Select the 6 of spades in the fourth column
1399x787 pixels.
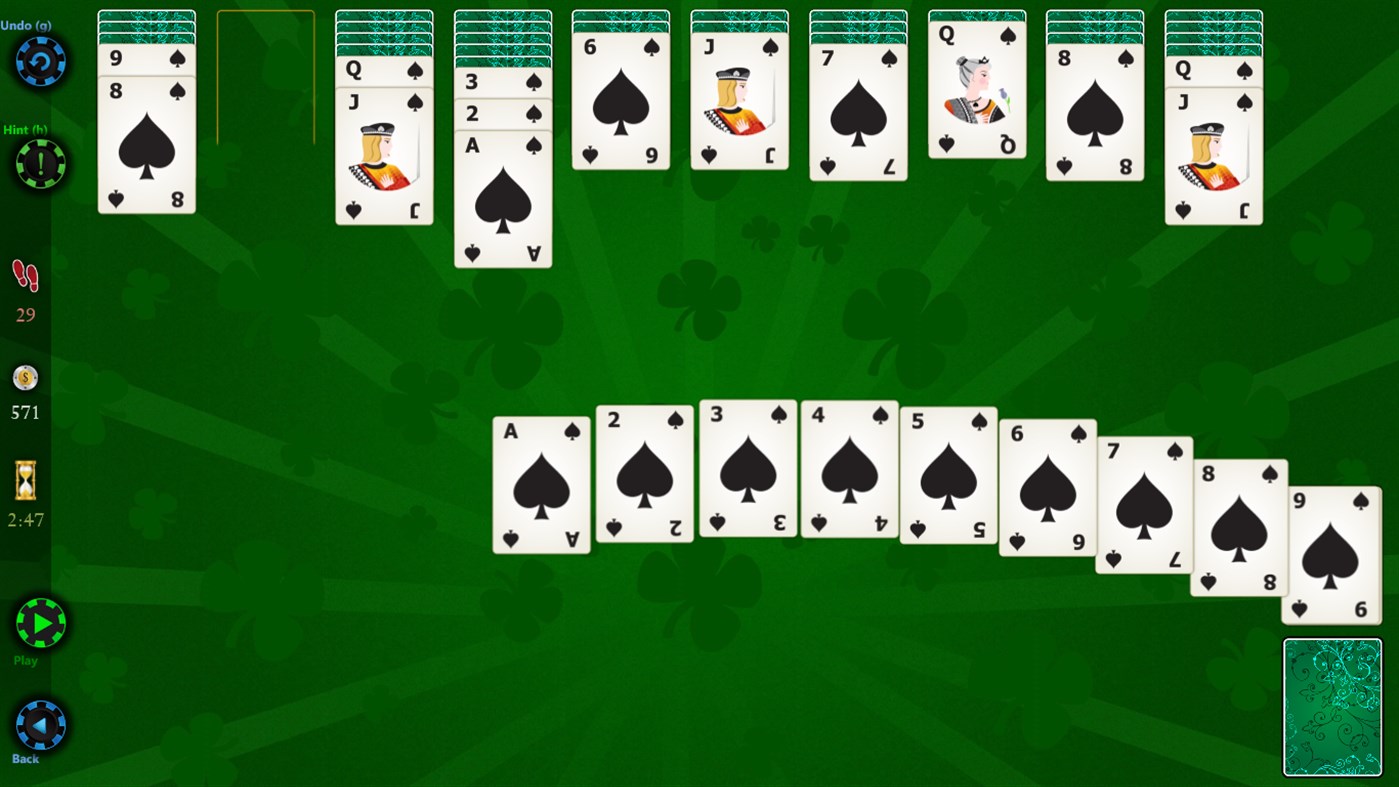point(620,100)
